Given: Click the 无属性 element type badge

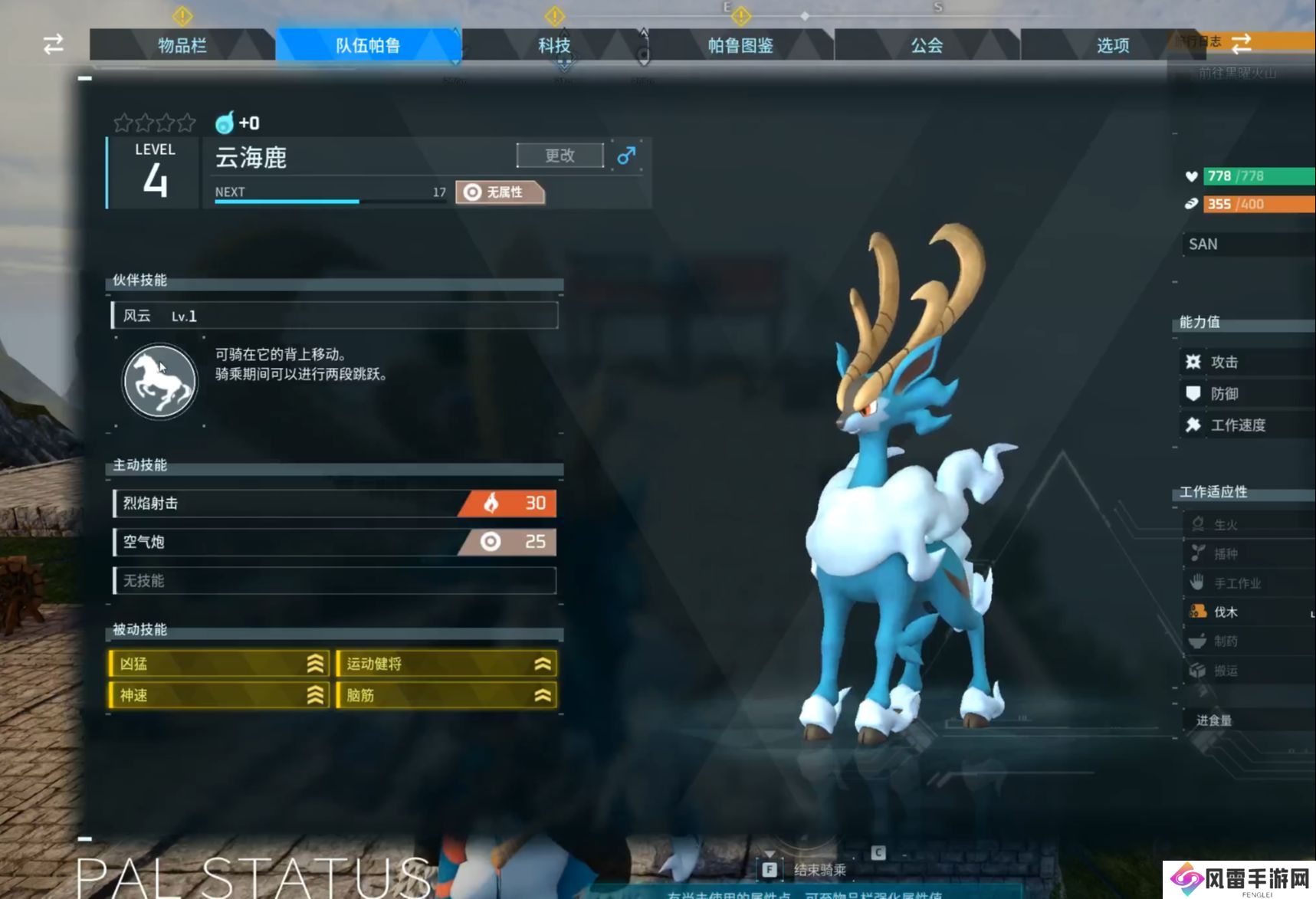Looking at the screenshot, I should tap(499, 192).
